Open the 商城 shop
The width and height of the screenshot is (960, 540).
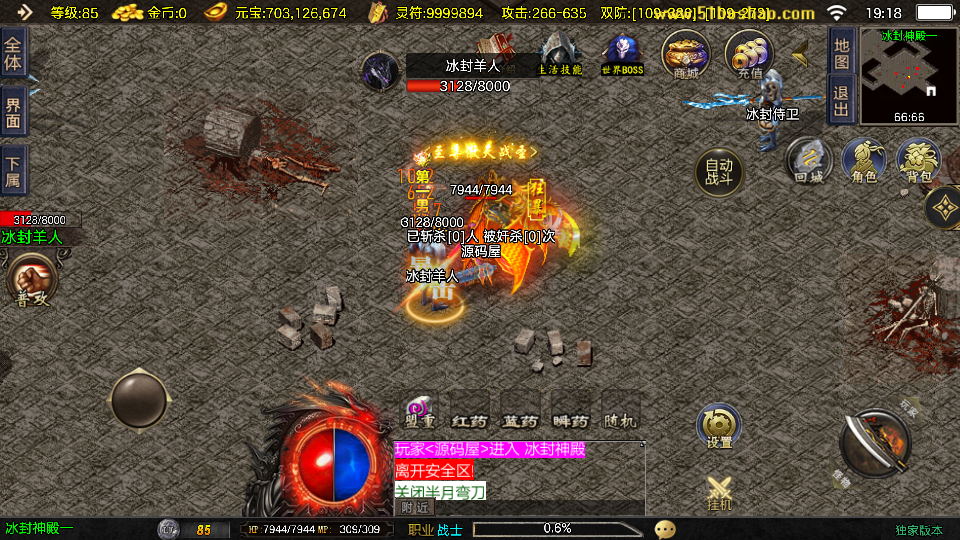click(686, 53)
